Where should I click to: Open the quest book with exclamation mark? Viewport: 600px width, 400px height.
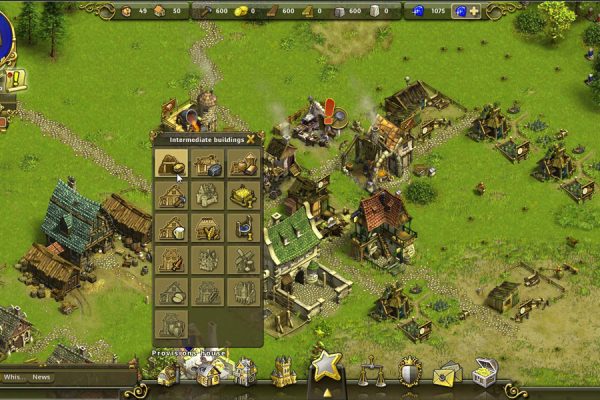pos(15,80)
